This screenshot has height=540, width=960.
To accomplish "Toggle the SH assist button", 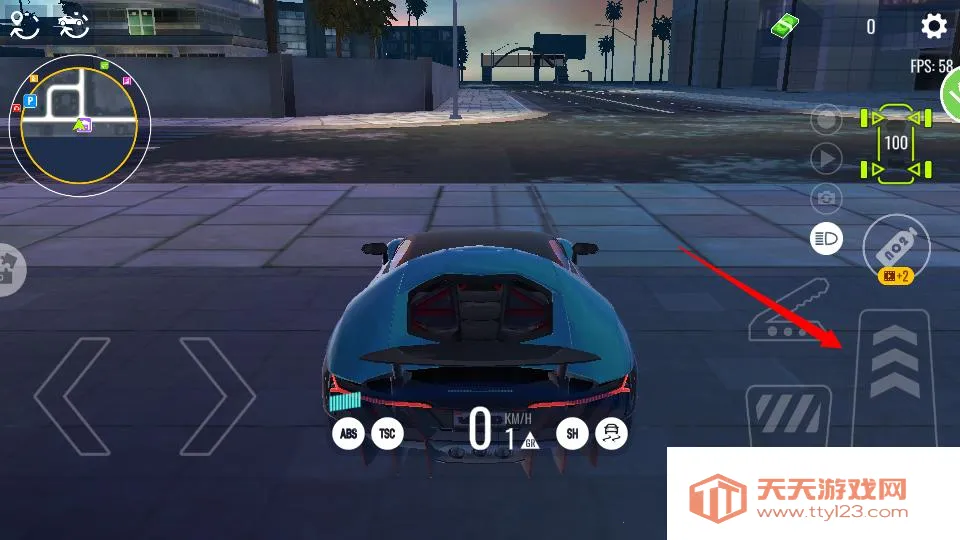I will (x=572, y=433).
